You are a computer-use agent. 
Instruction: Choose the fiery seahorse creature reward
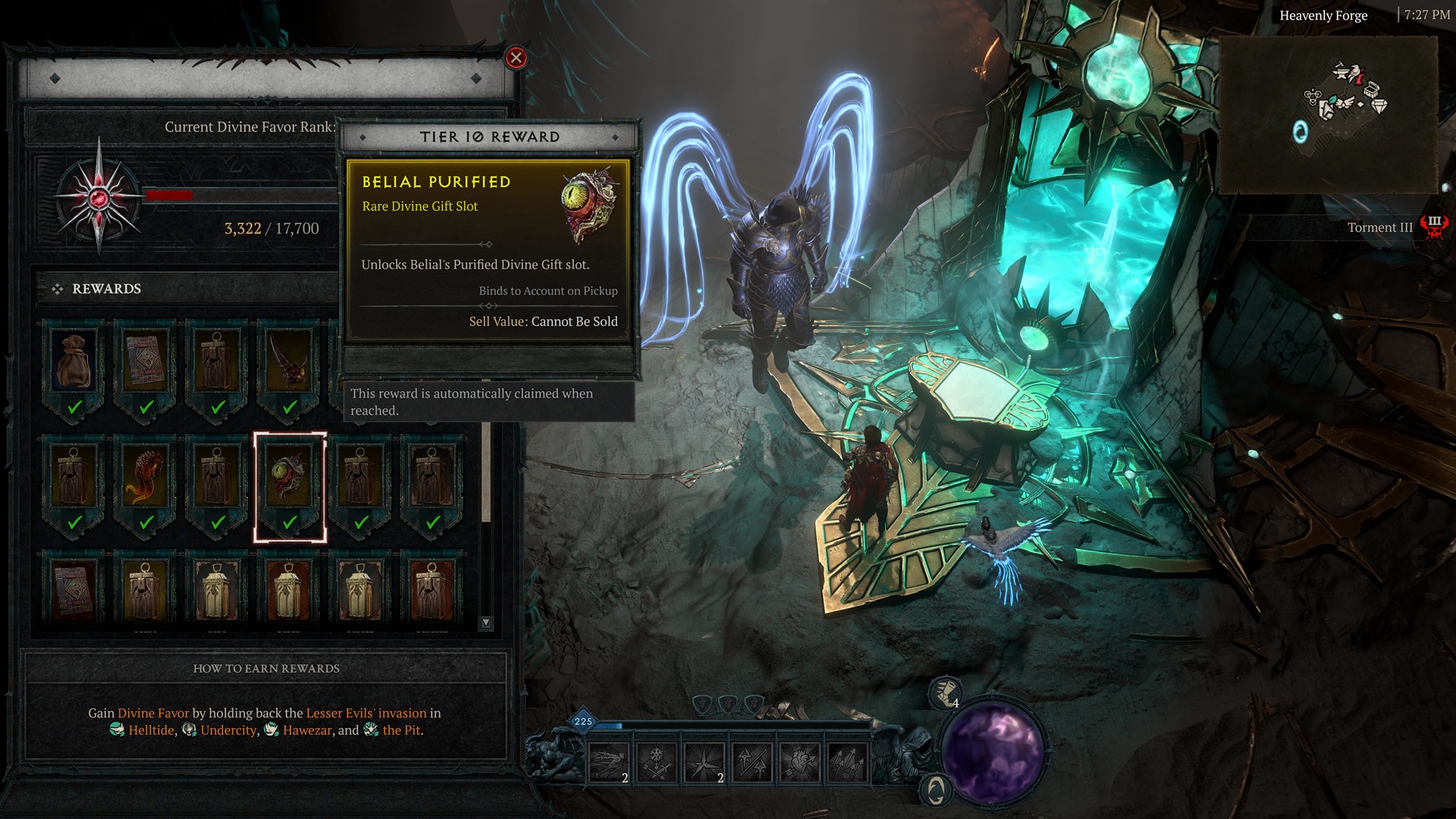(x=145, y=478)
